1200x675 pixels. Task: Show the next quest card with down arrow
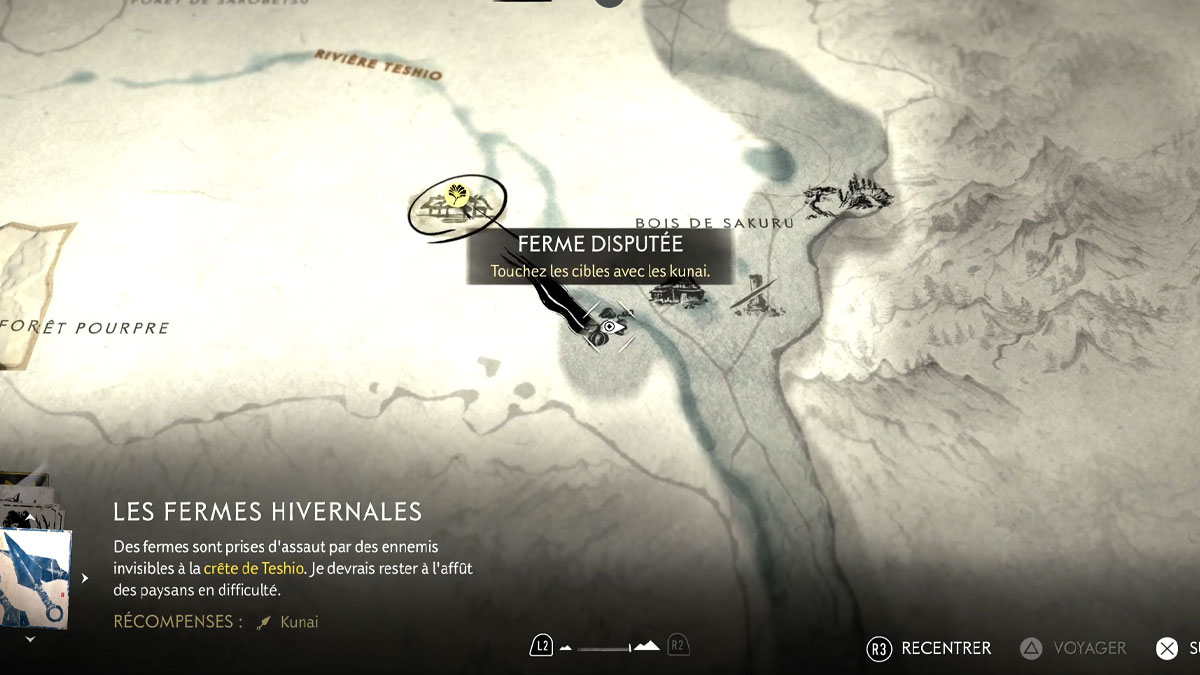tap(29, 638)
